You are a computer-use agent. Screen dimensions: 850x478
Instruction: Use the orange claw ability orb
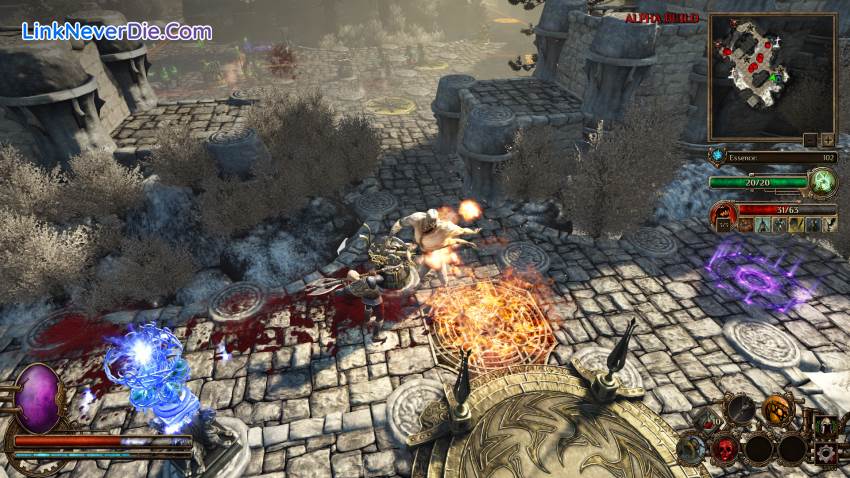coord(776,408)
